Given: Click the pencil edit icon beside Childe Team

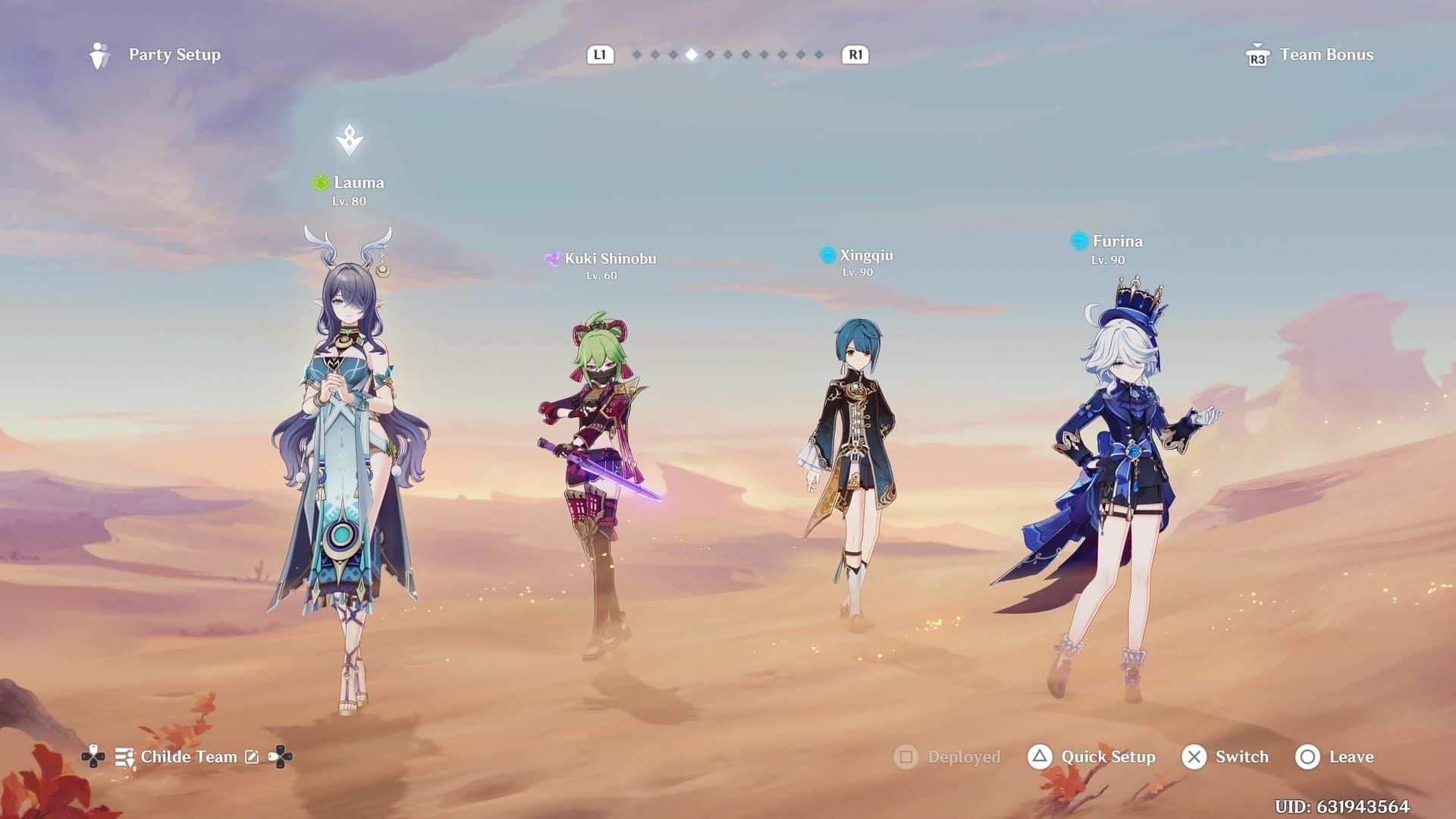Looking at the screenshot, I should pyautogui.click(x=251, y=756).
